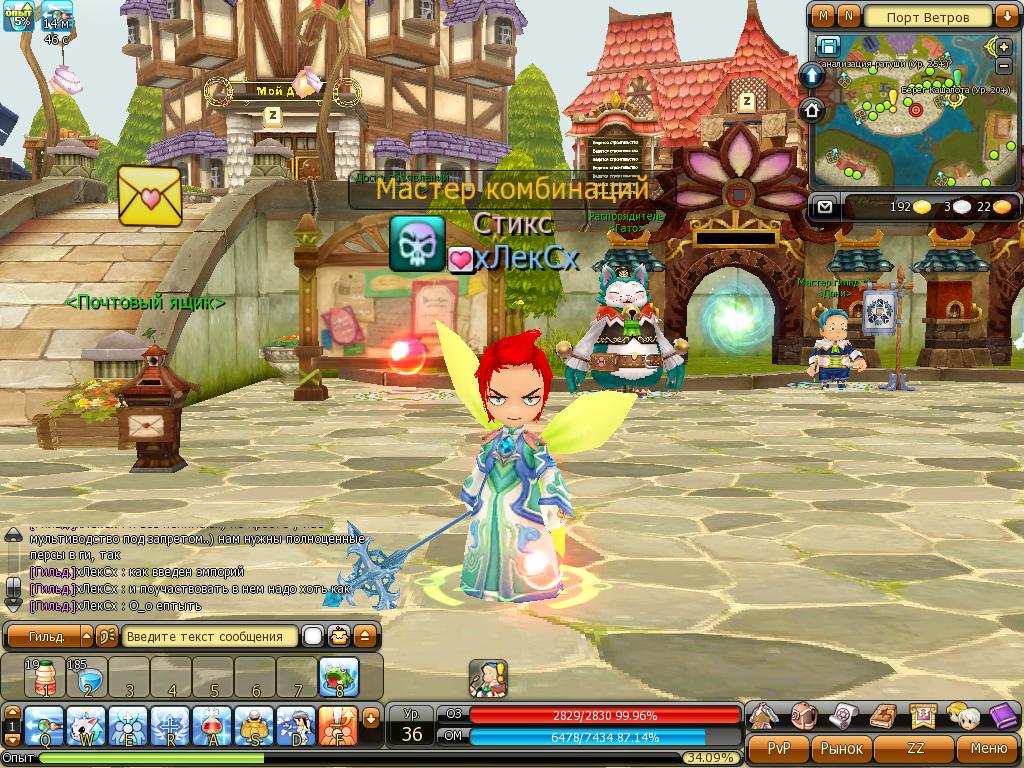Open the Меню button
This screenshot has height=768, width=1024.
[987, 748]
